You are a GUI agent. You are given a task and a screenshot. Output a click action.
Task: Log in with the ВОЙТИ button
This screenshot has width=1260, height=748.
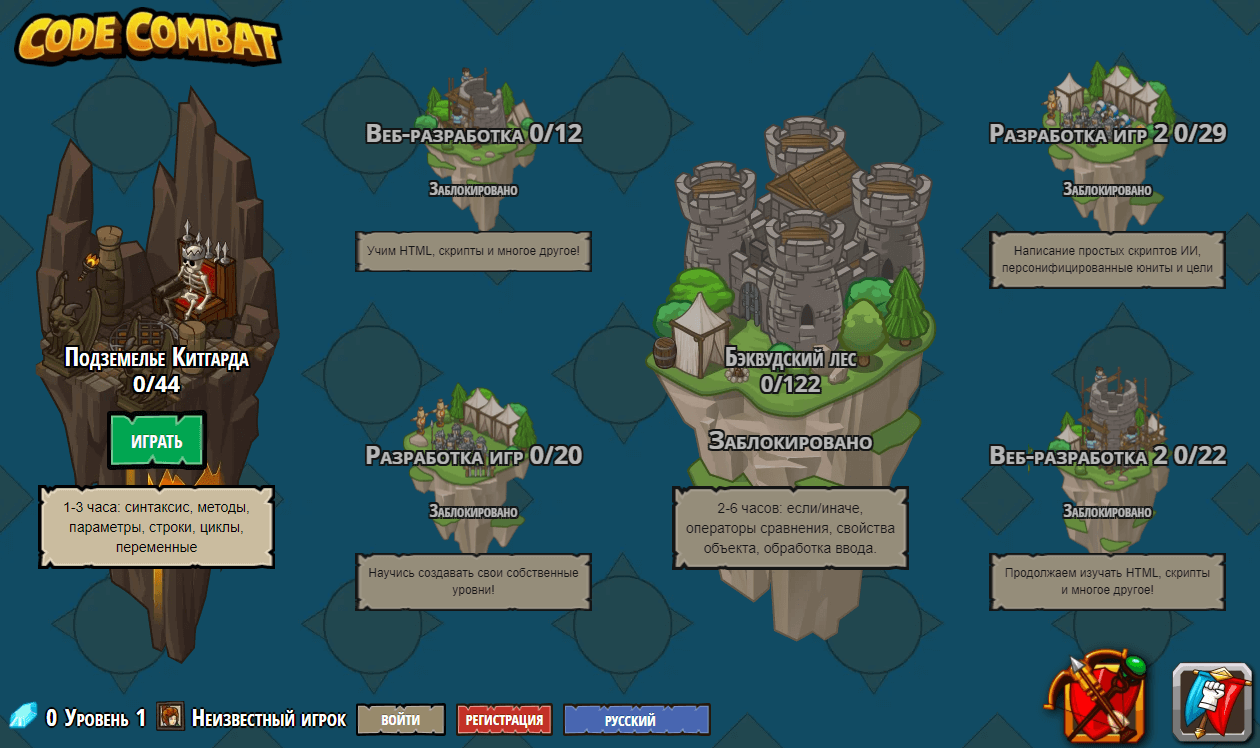point(401,719)
